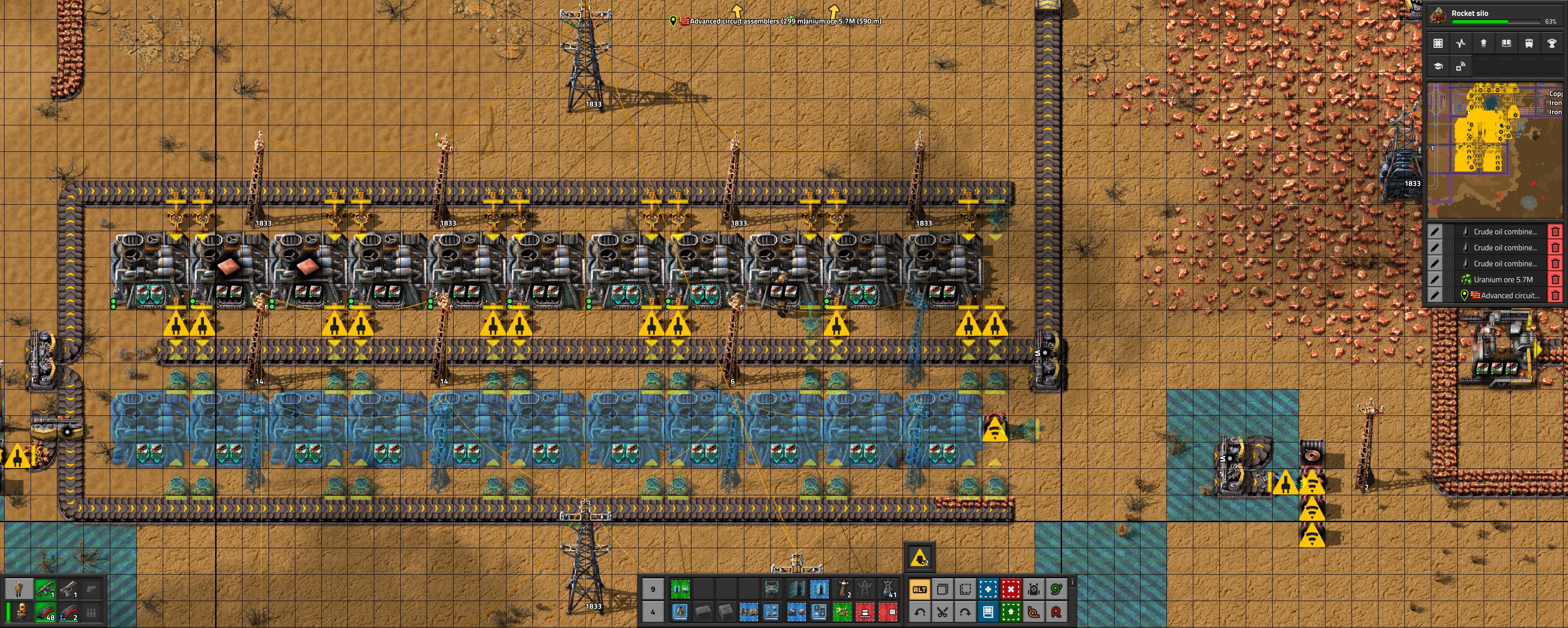The height and width of the screenshot is (628, 1568).
Task: Open the blue blueprint book tool
Action: 988,612
